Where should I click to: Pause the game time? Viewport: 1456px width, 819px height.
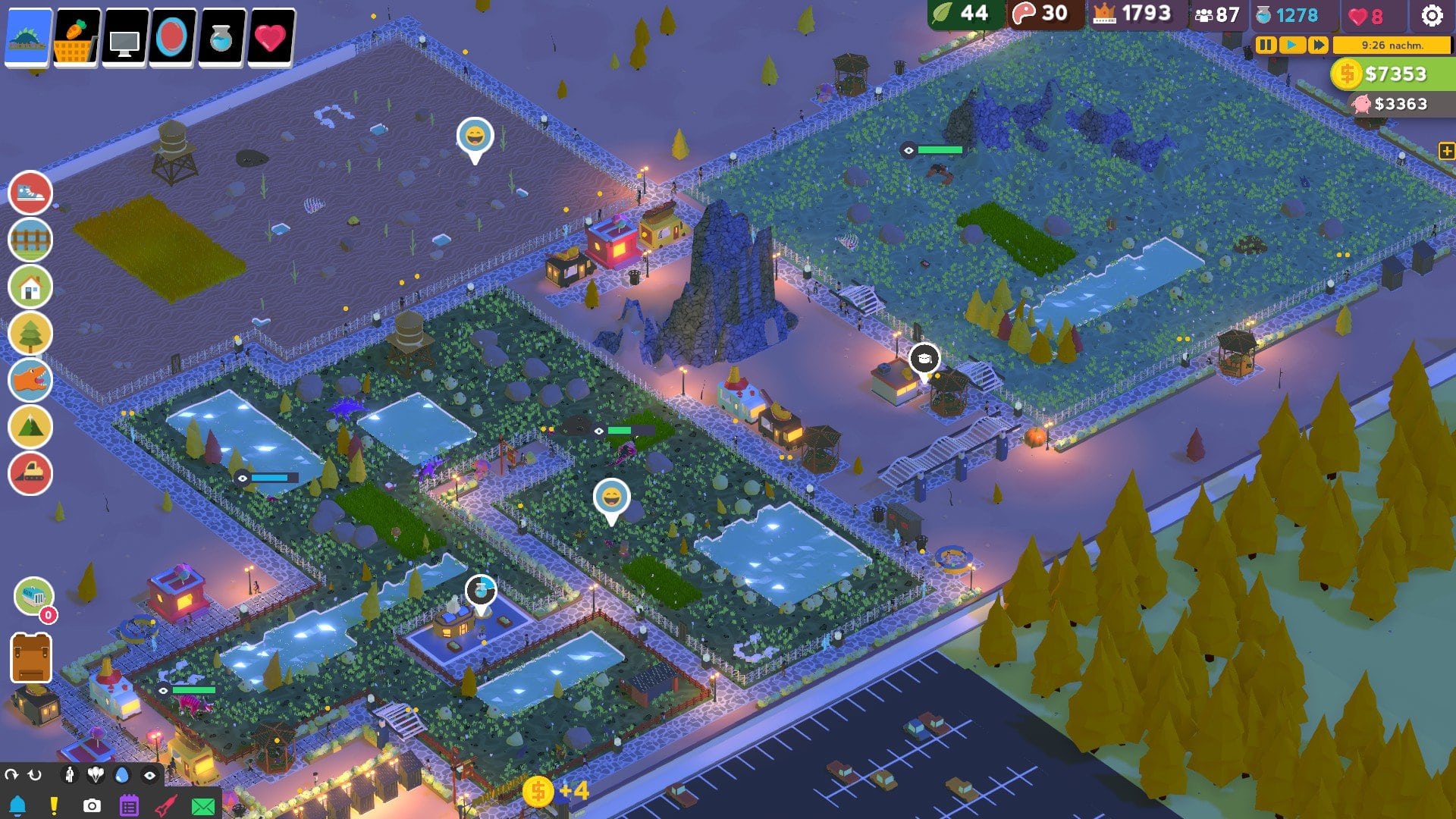point(1266,45)
